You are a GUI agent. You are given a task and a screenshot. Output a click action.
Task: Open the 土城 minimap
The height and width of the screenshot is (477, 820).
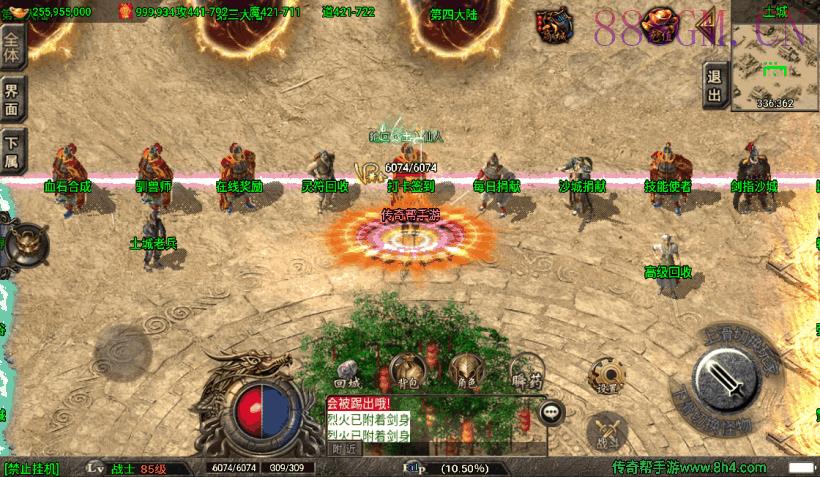pyautogui.click(x=774, y=64)
